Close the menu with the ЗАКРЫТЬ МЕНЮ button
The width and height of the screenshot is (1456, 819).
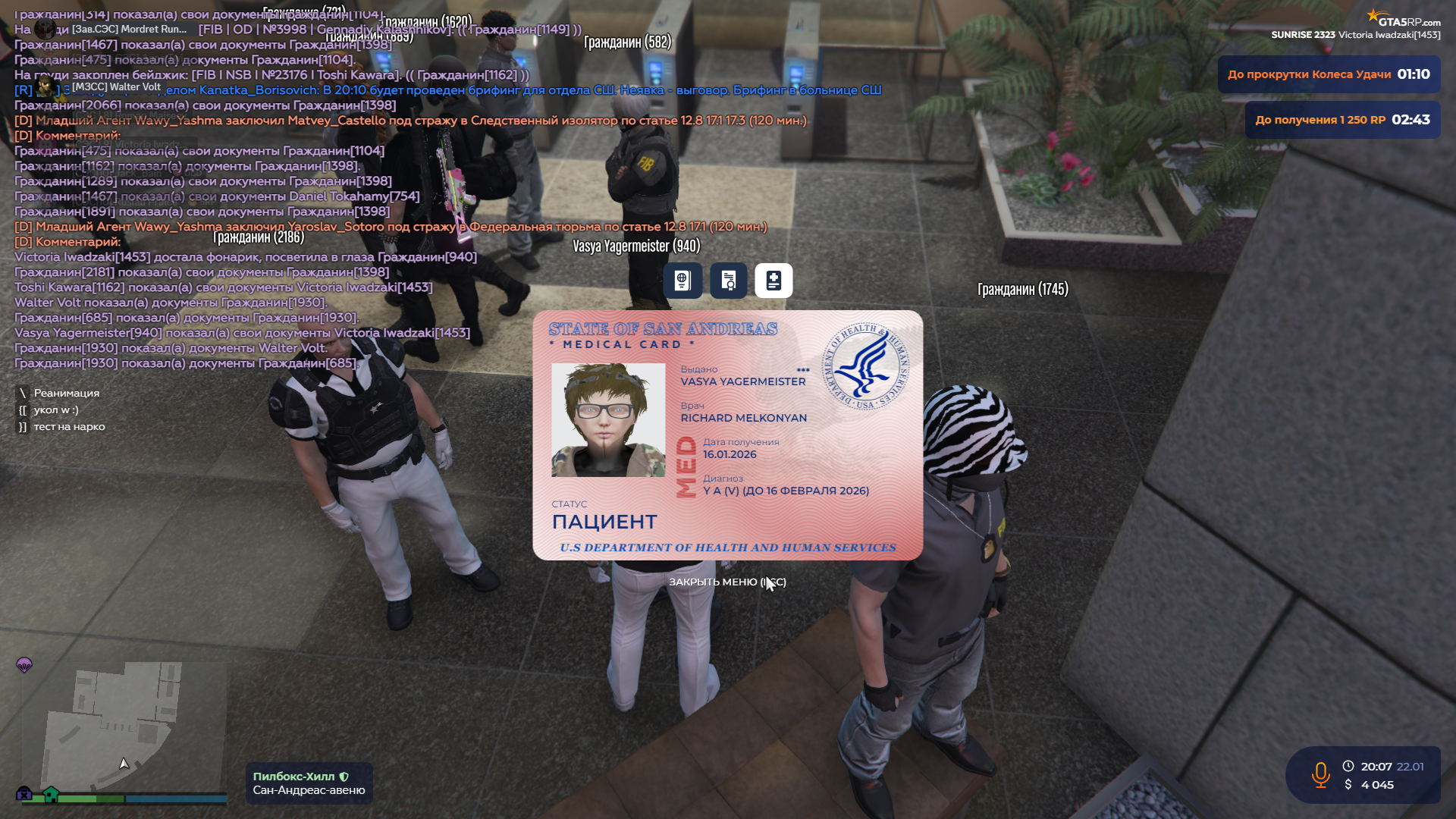coord(726,582)
